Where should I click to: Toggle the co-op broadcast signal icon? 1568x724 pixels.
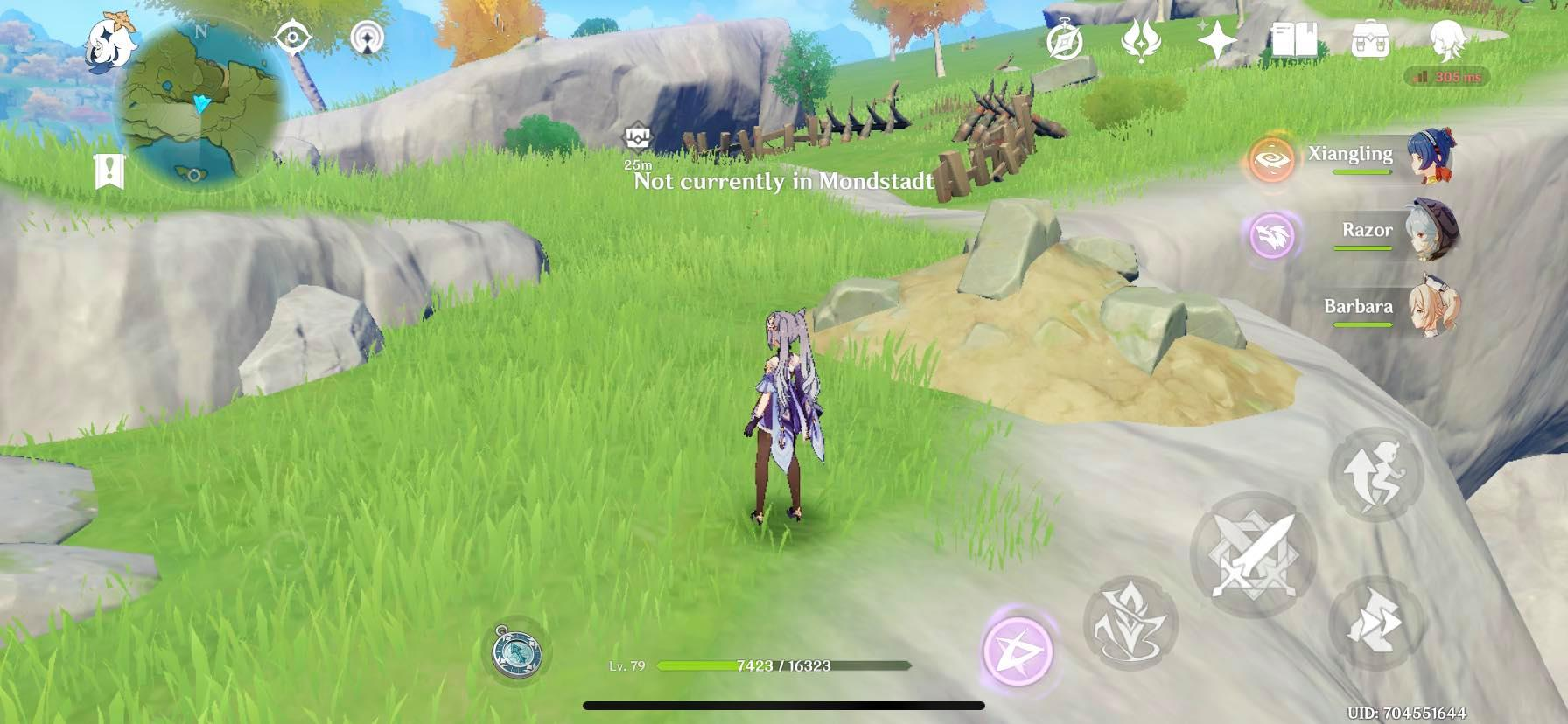tap(367, 38)
